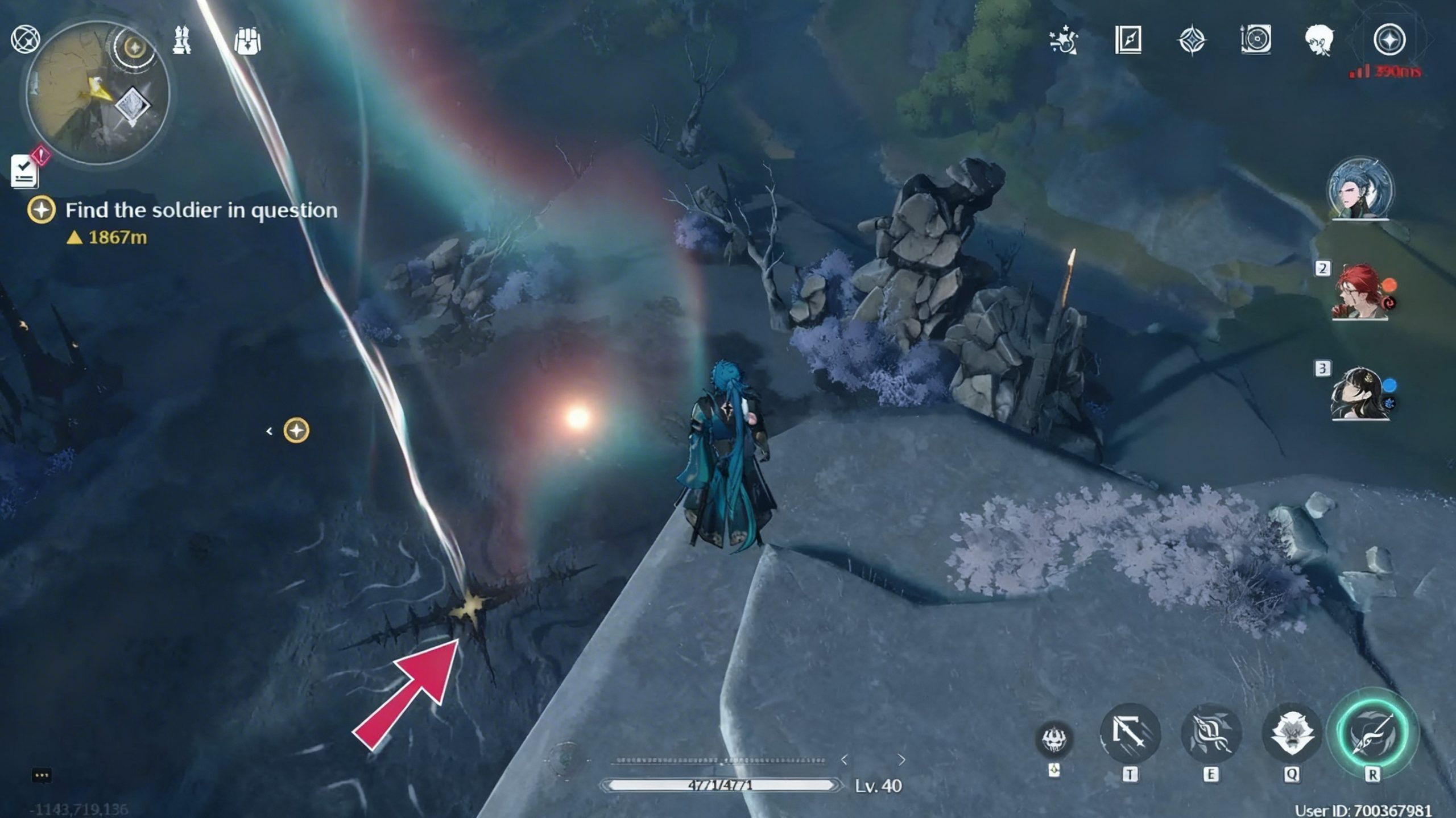
Task: Open the disc record player icon
Action: point(1255,40)
